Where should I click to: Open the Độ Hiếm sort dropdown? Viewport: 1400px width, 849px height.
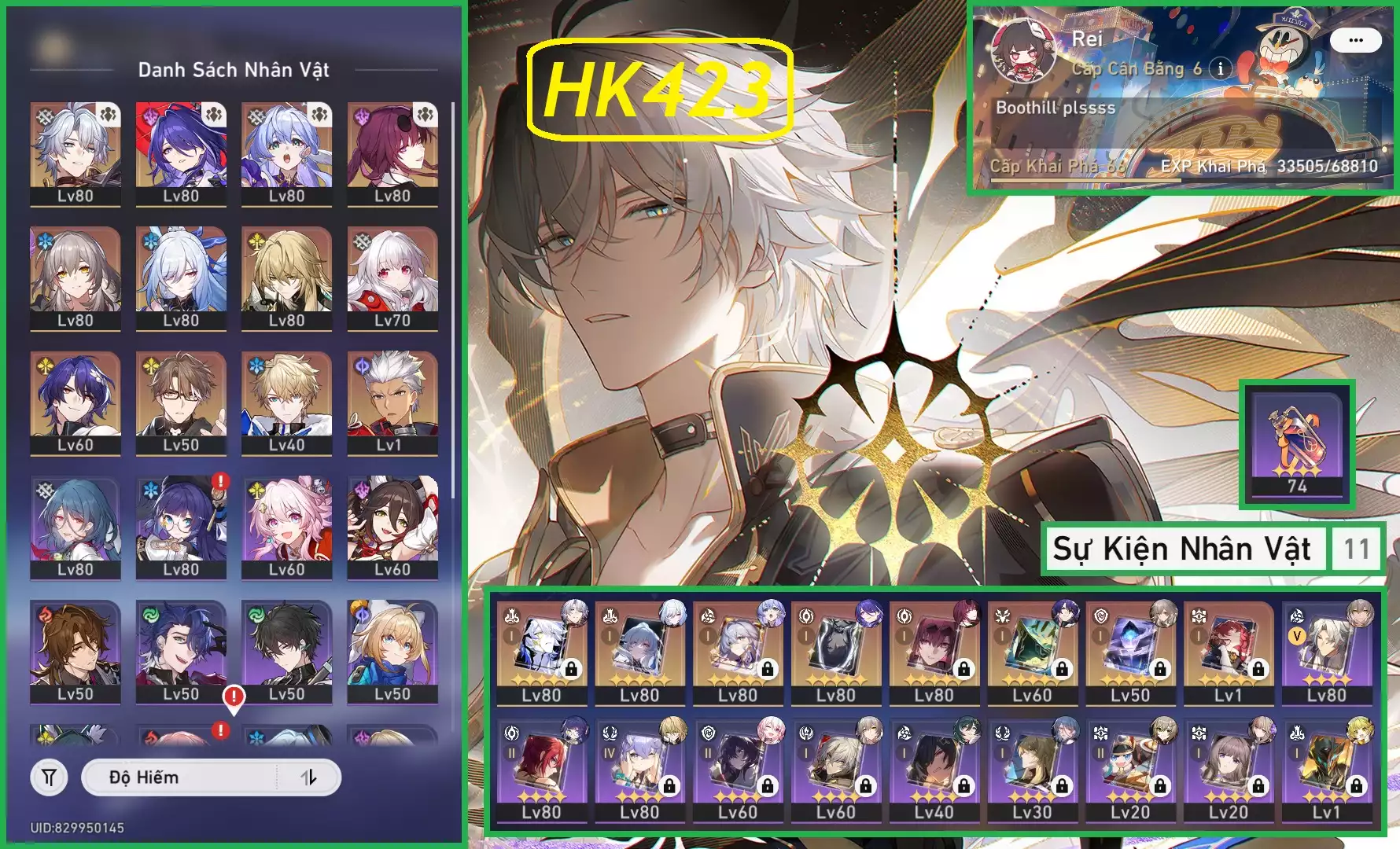coord(181,777)
